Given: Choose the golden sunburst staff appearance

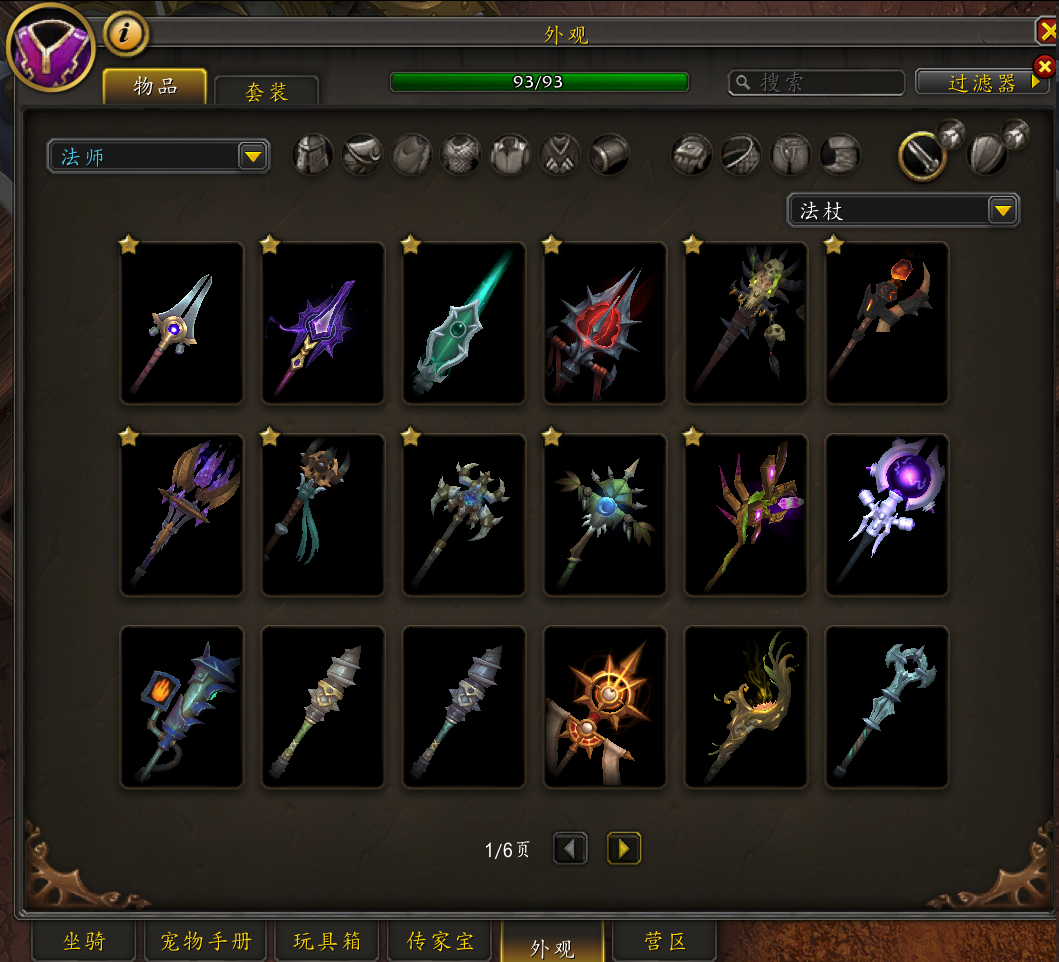Looking at the screenshot, I should pyautogui.click(x=605, y=707).
